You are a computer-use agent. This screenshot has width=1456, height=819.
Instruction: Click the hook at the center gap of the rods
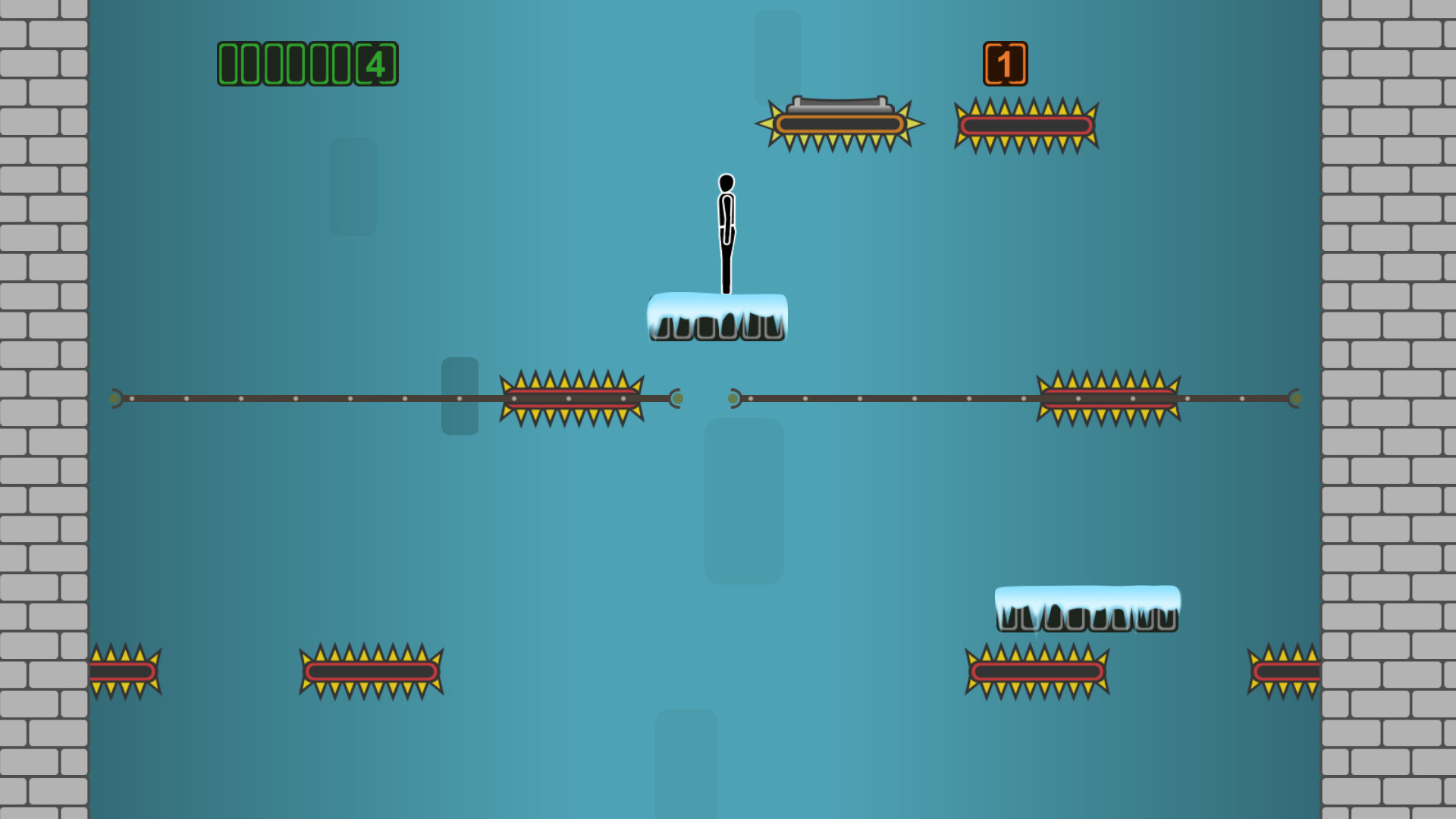675,397
